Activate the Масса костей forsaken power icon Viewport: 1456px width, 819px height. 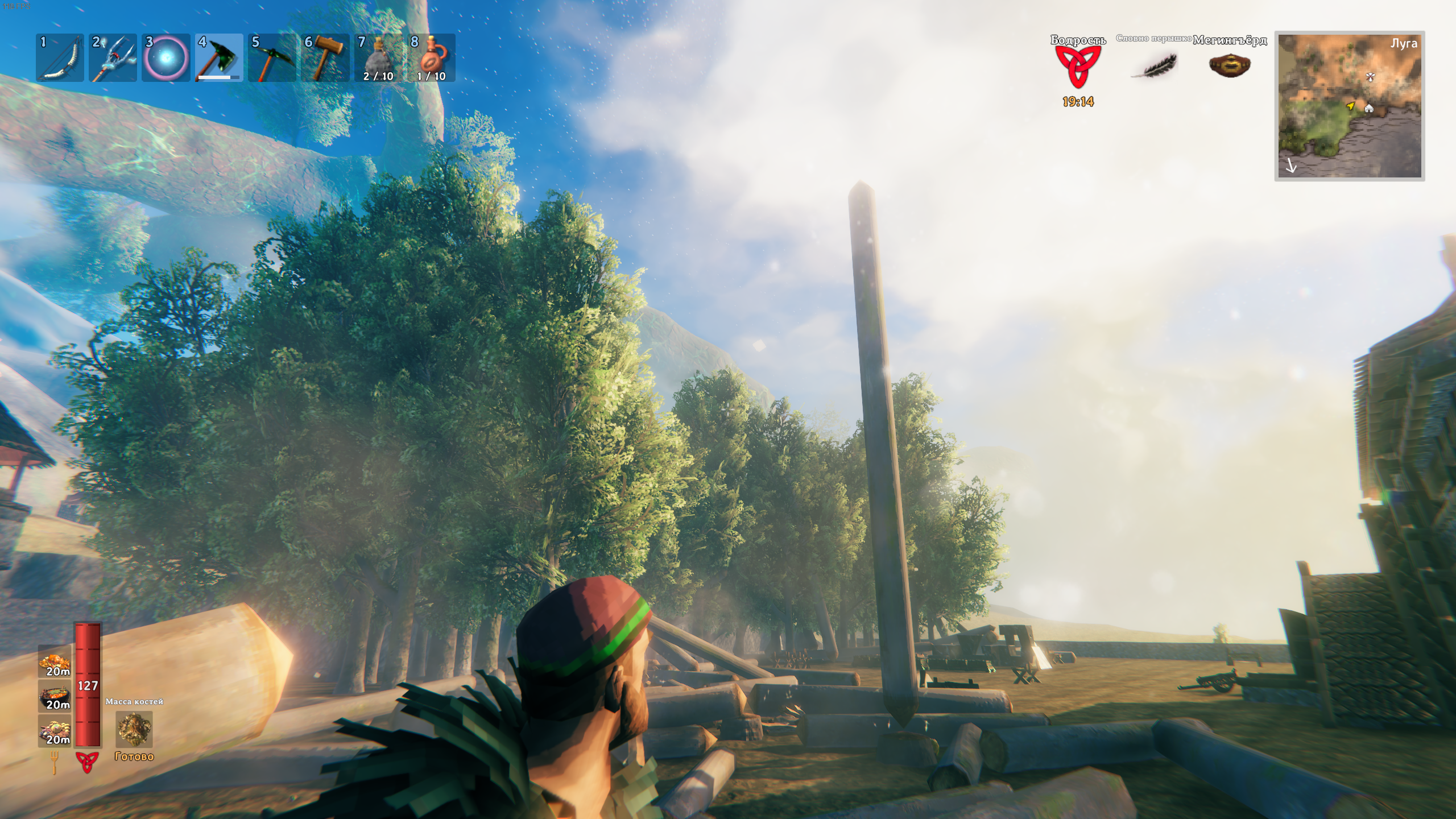(134, 729)
